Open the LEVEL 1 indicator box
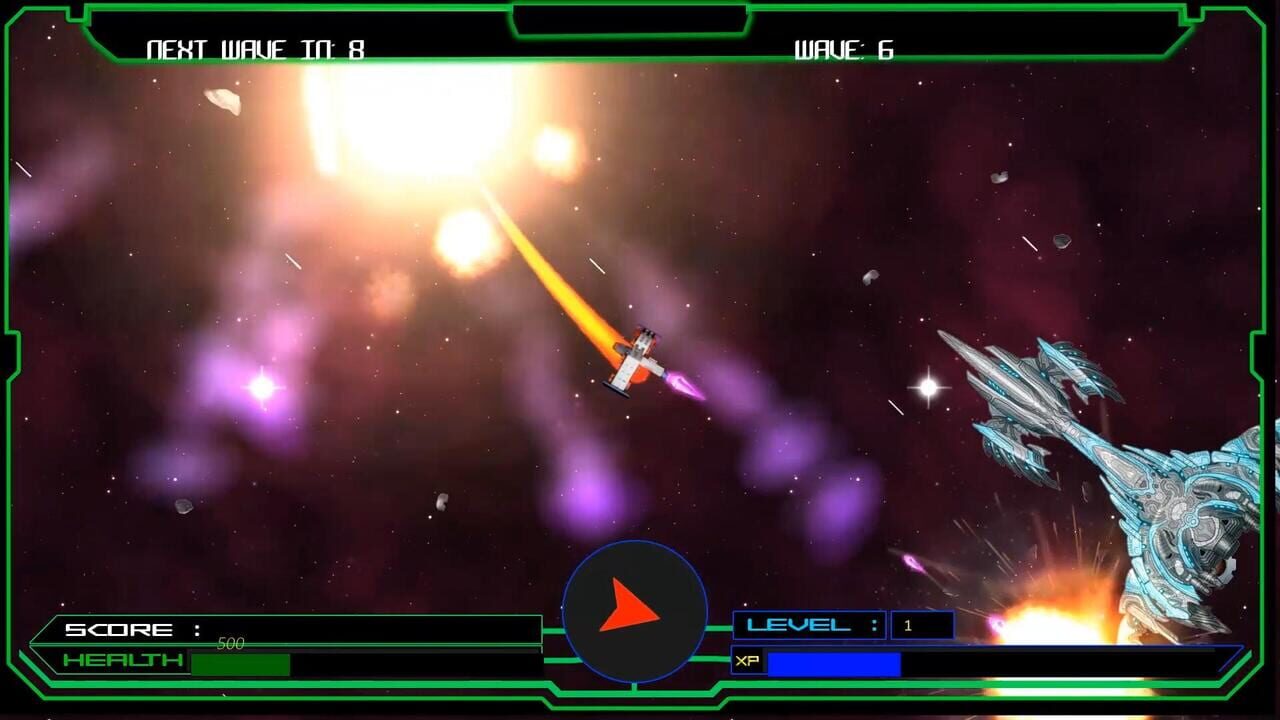Screen dimensions: 1280x720 (920, 624)
